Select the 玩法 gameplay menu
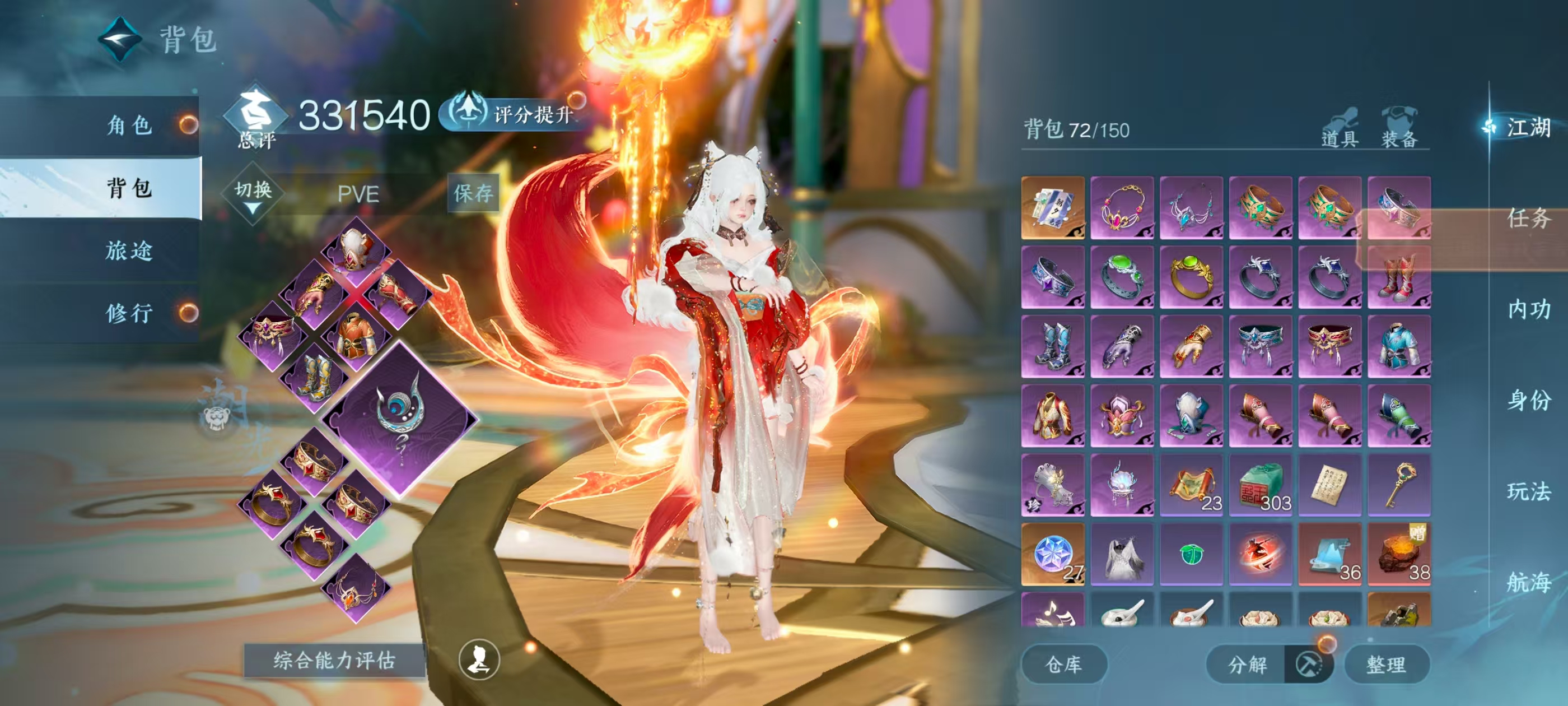 point(1528,491)
